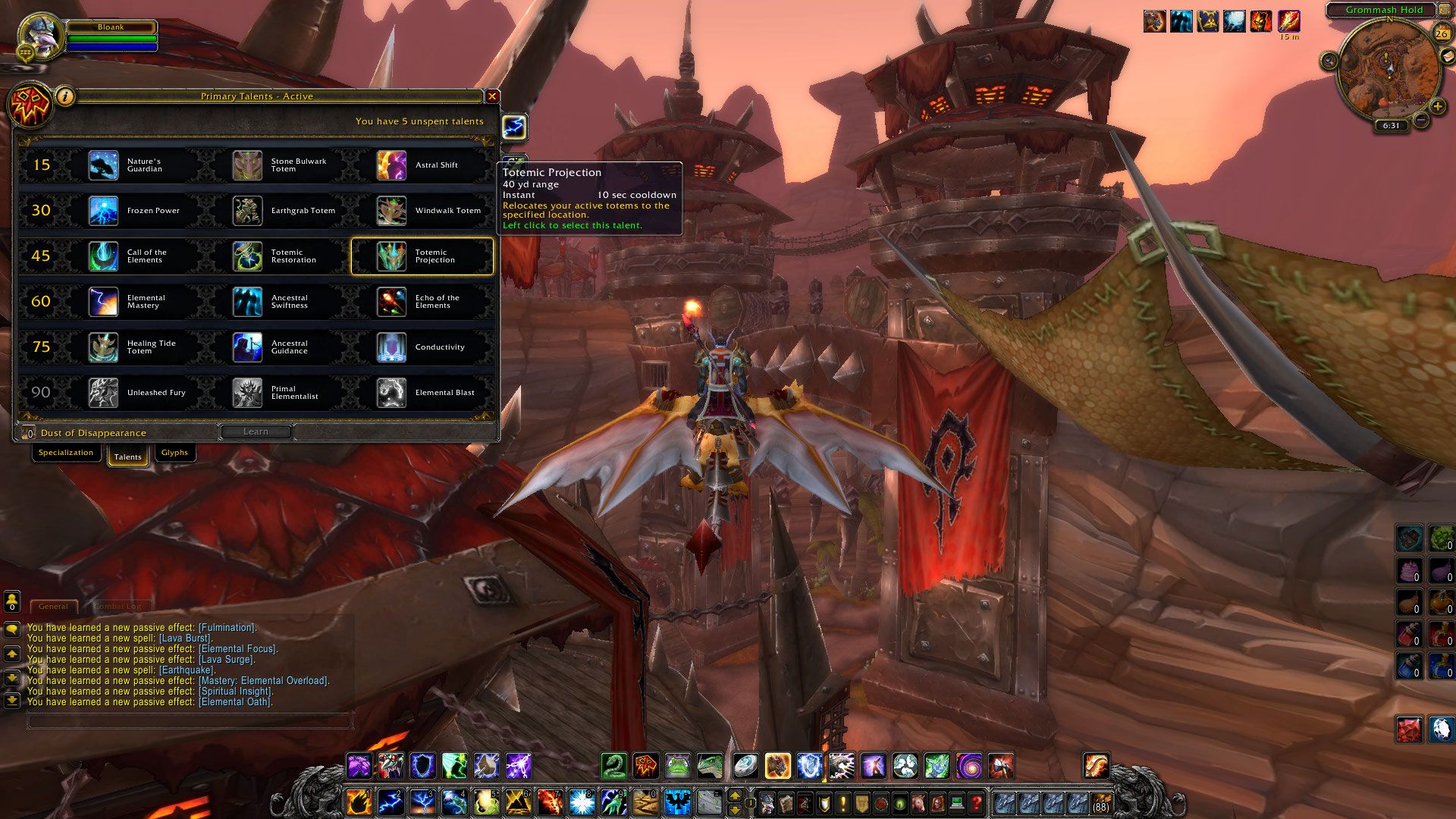This screenshot has height=819, width=1456.
Task: Close the Primary Talents window
Action: pos(492,96)
